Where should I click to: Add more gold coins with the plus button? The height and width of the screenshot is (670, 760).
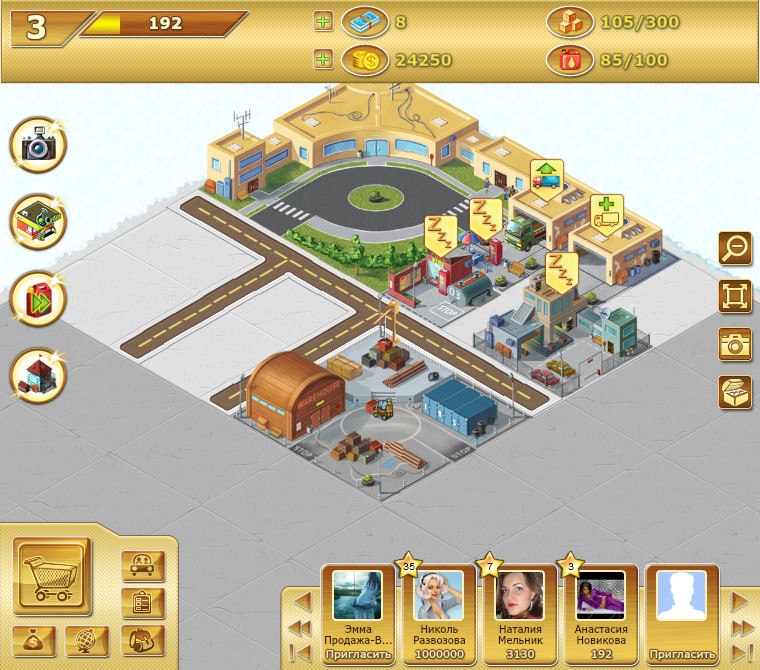323,60
